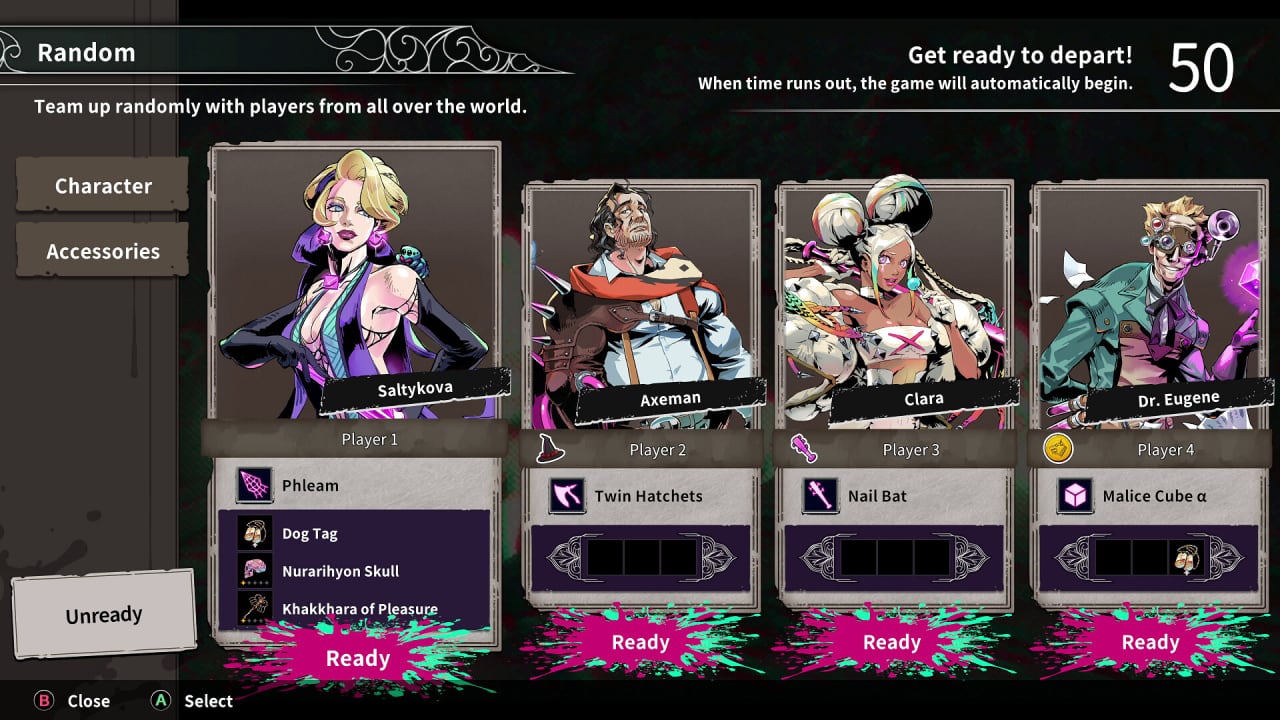The height and width of the screenshot is (720, 1280).
Task: Select Axeman's player card
Action: tap(642, 300)
